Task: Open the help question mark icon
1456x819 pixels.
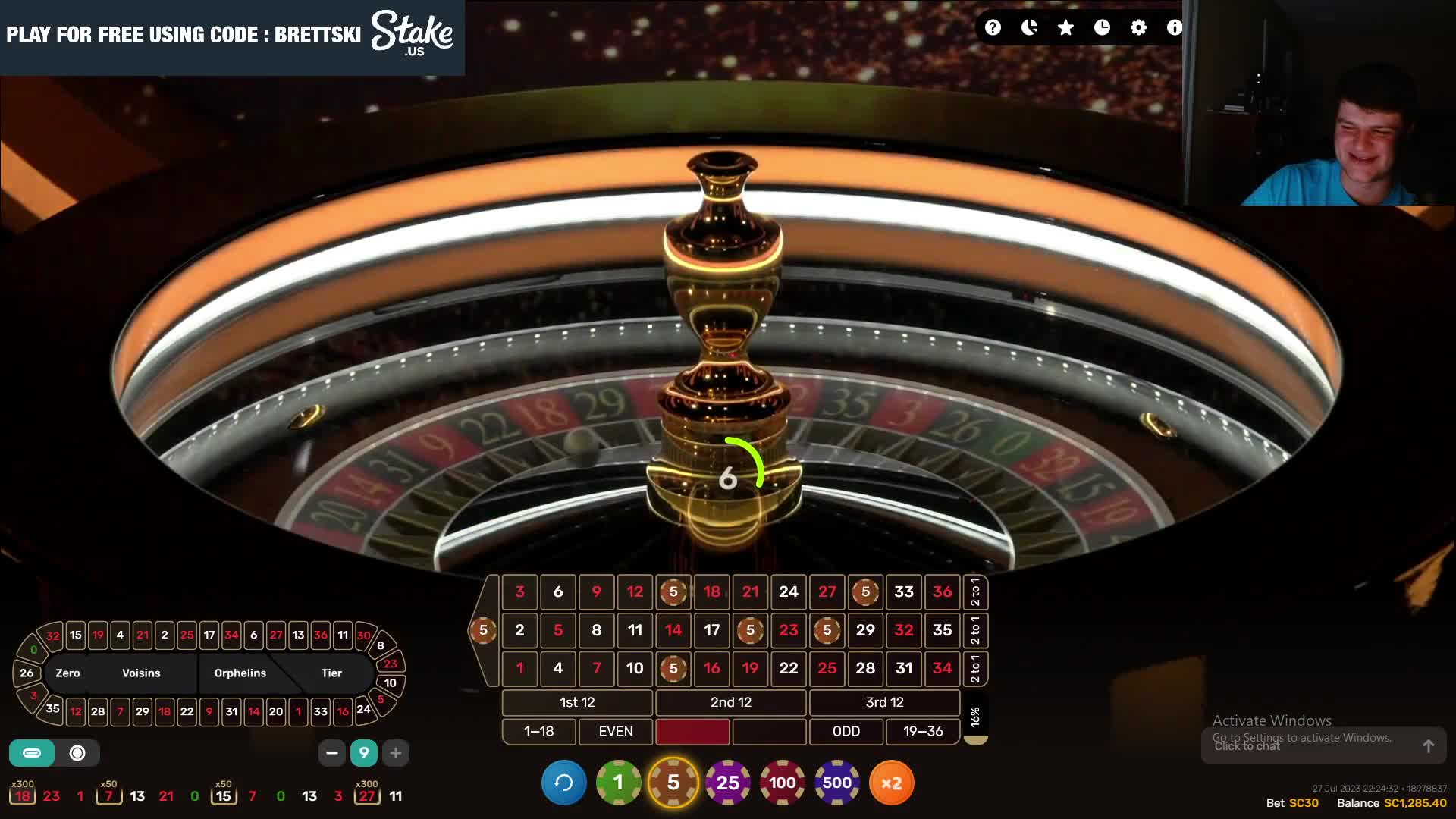Action: click(993, 28)
